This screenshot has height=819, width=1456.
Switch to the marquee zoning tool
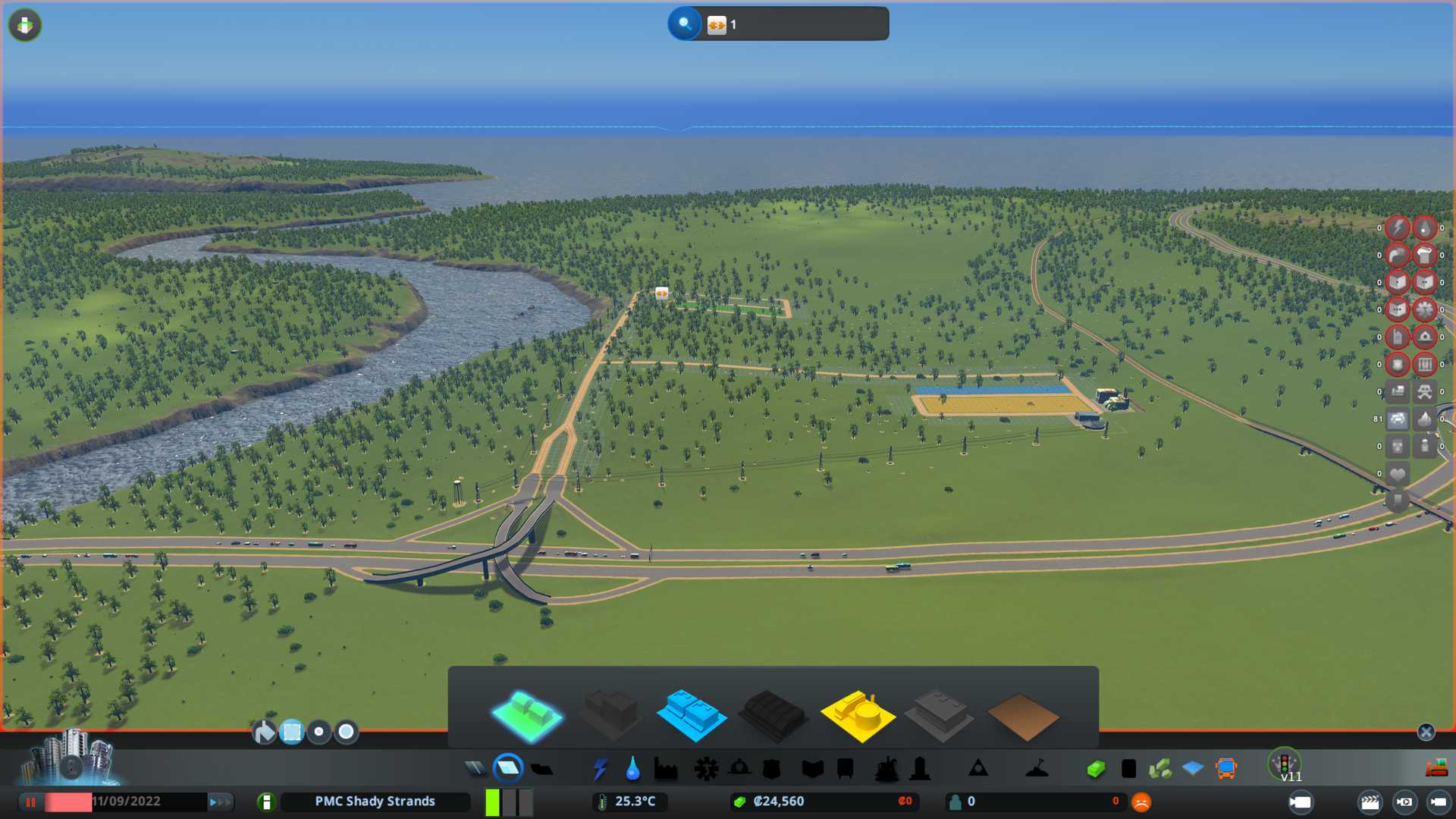pyautogui.click(x=292, y=732)
